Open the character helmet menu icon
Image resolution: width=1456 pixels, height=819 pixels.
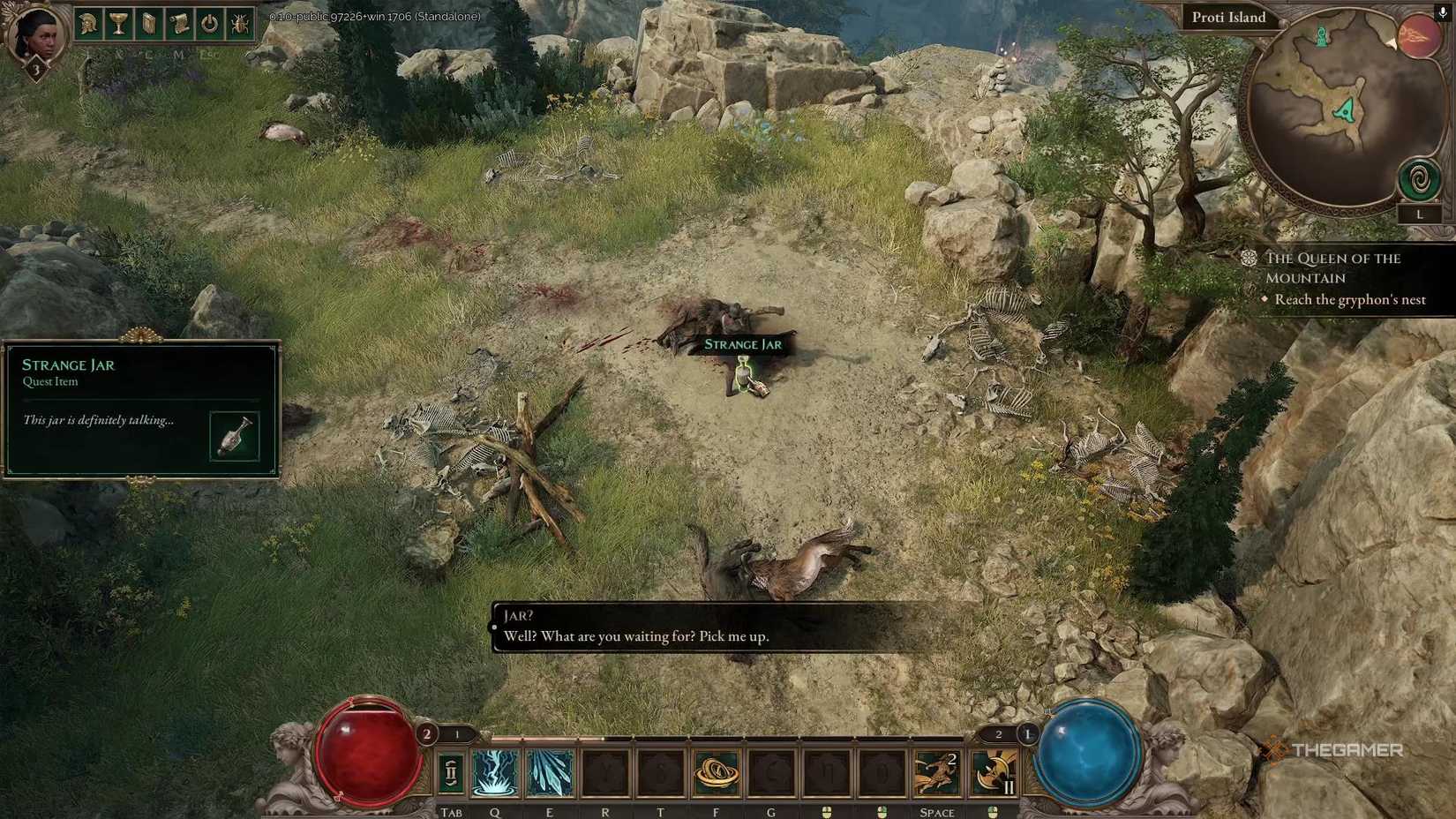pos(86,24)
